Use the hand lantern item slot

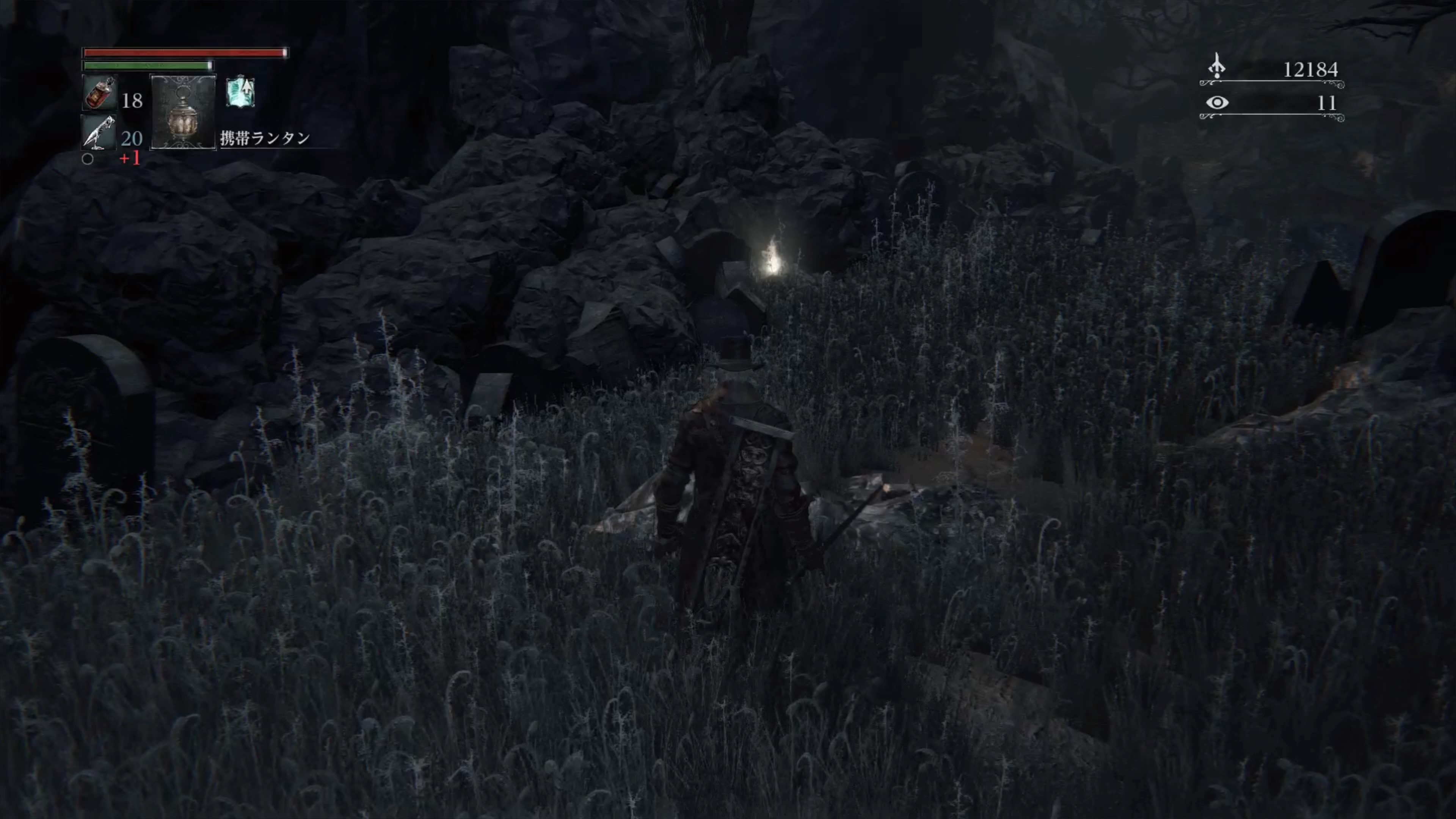pyautogui.click(x=183, y=112)
